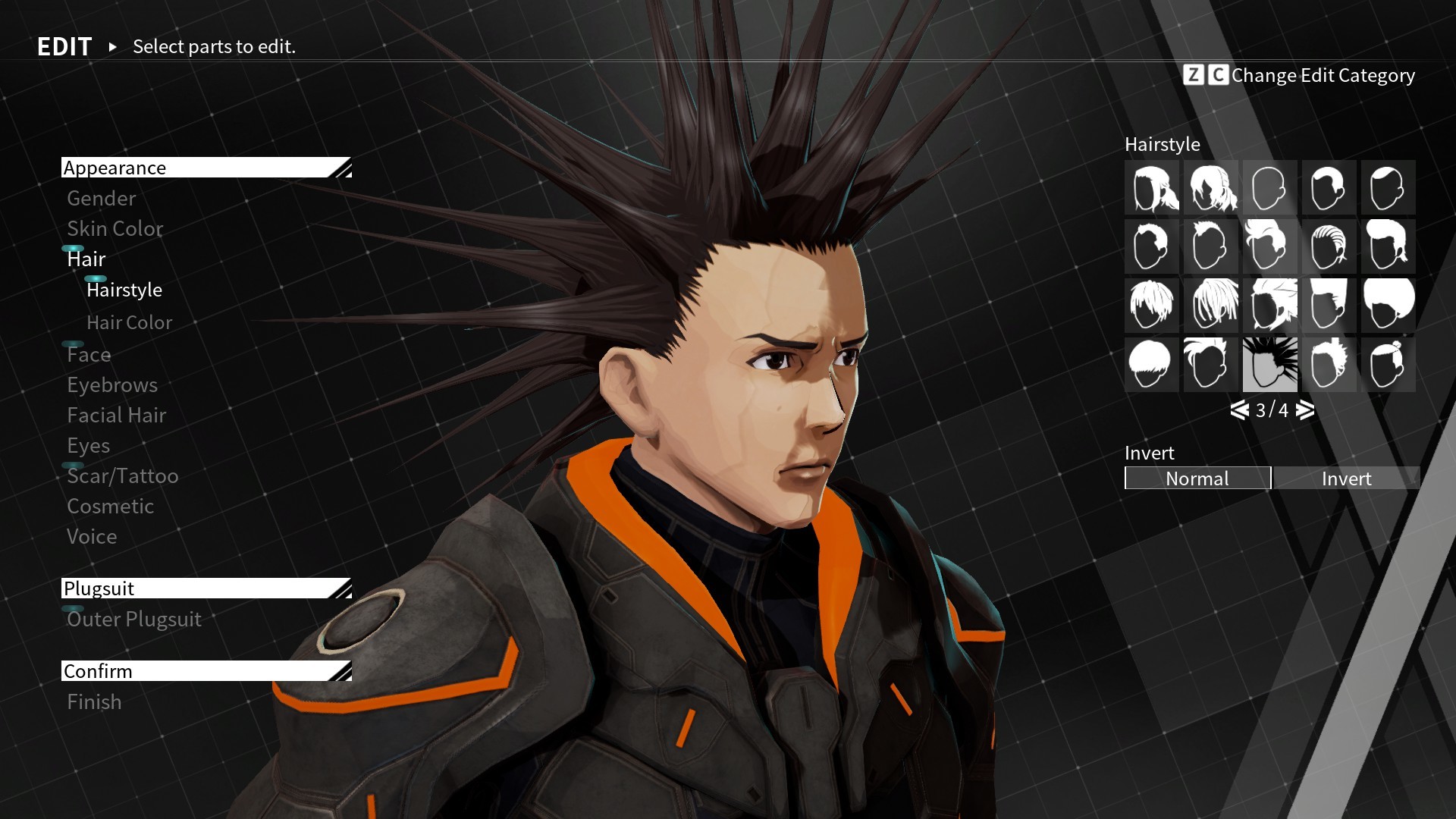Expand the Hair section options

tap(86, 259)
